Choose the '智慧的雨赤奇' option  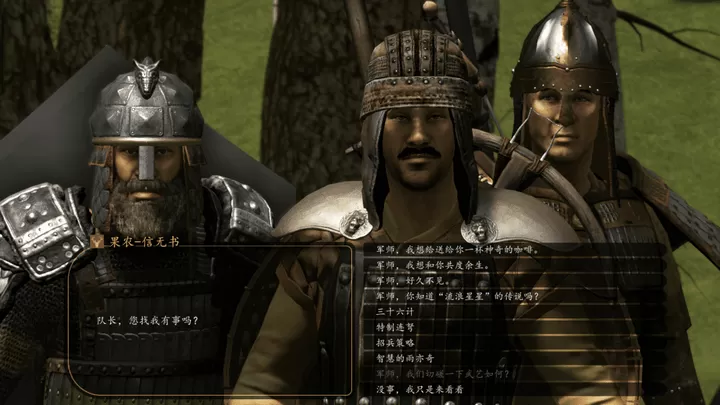tap(407, 357)
